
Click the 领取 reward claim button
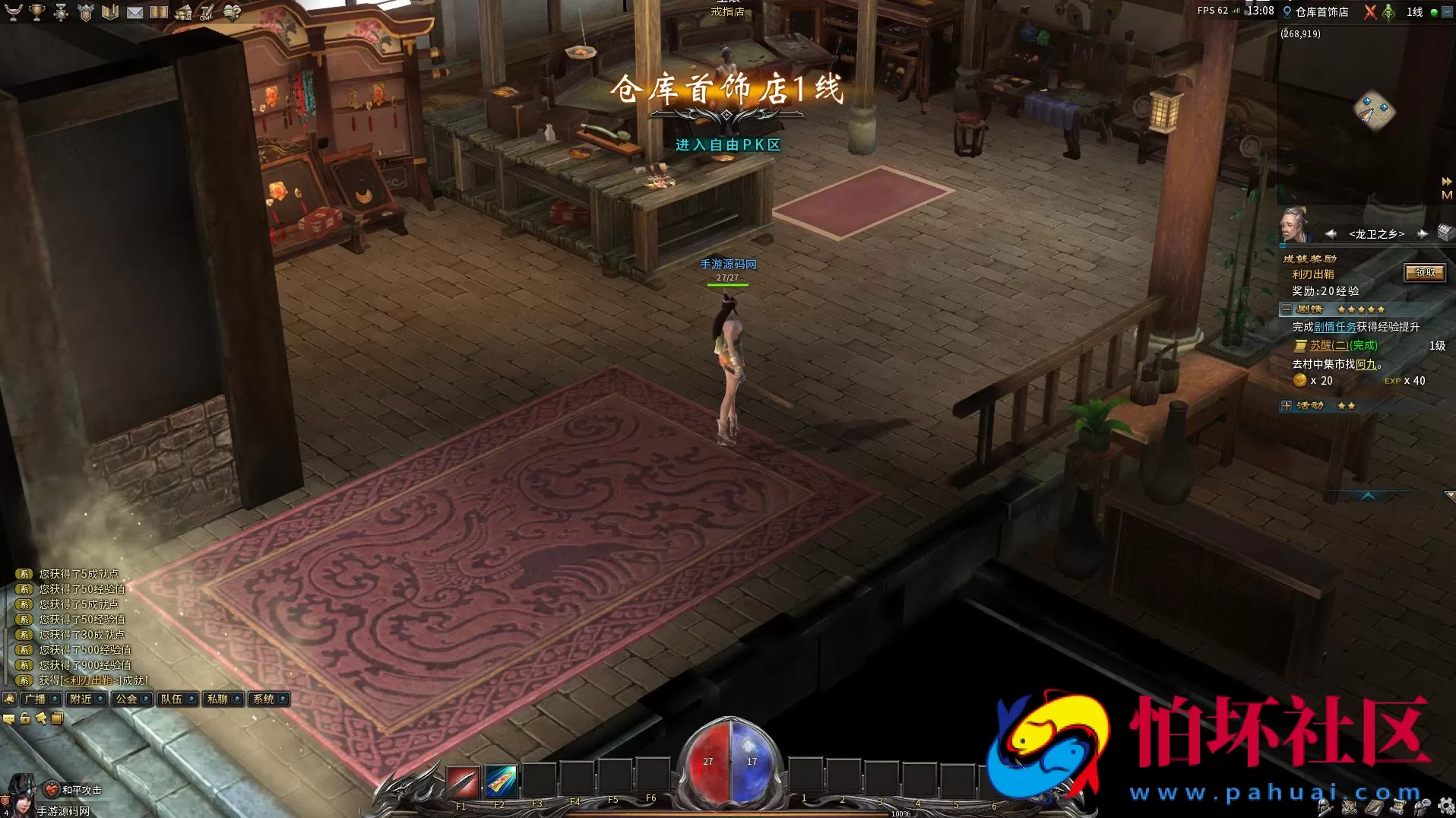[1424, 273]
